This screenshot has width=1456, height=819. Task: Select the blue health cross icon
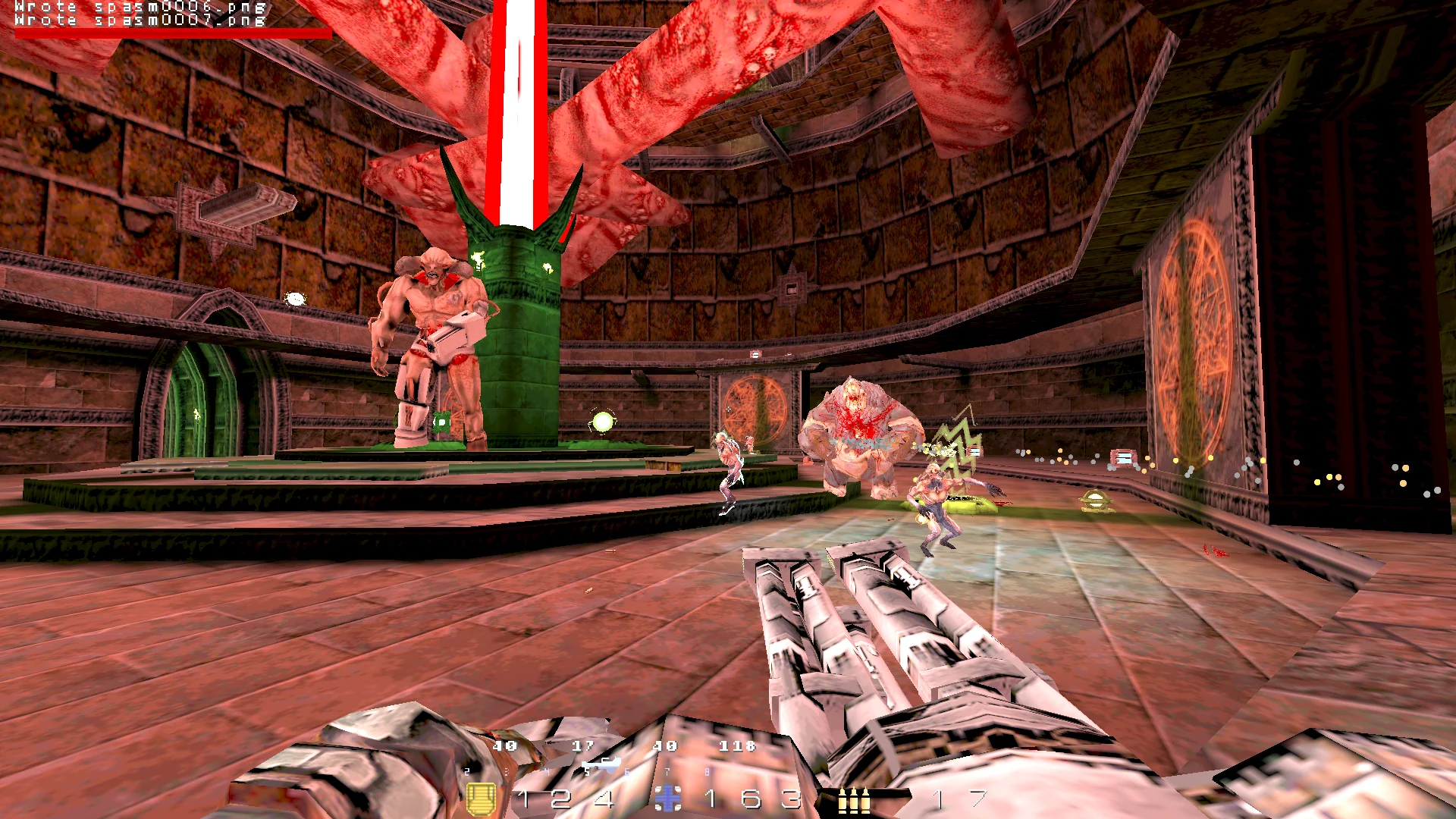click(x=668, y=799)
